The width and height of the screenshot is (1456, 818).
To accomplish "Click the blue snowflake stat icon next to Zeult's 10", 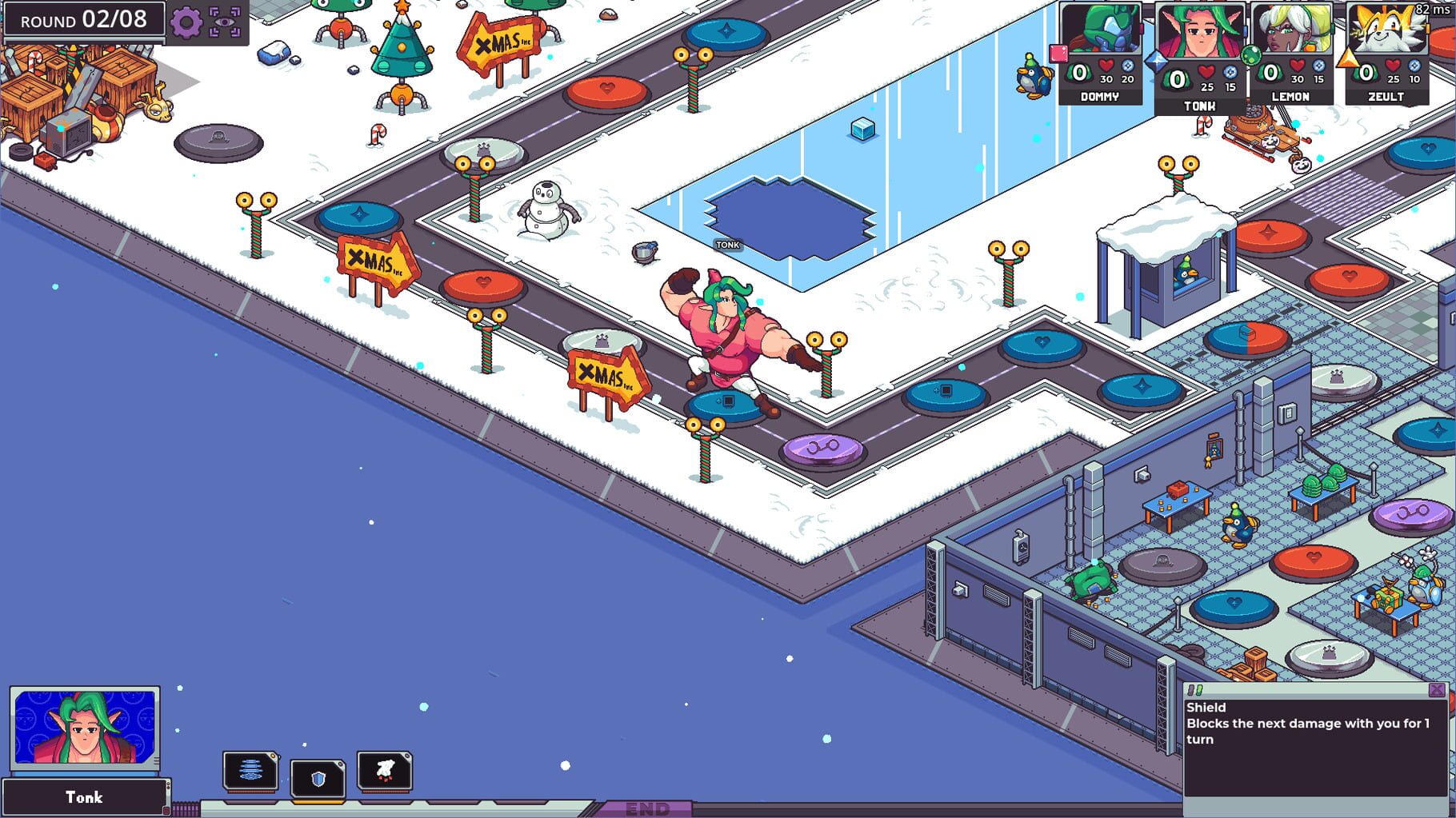I will click(1415, 66).
